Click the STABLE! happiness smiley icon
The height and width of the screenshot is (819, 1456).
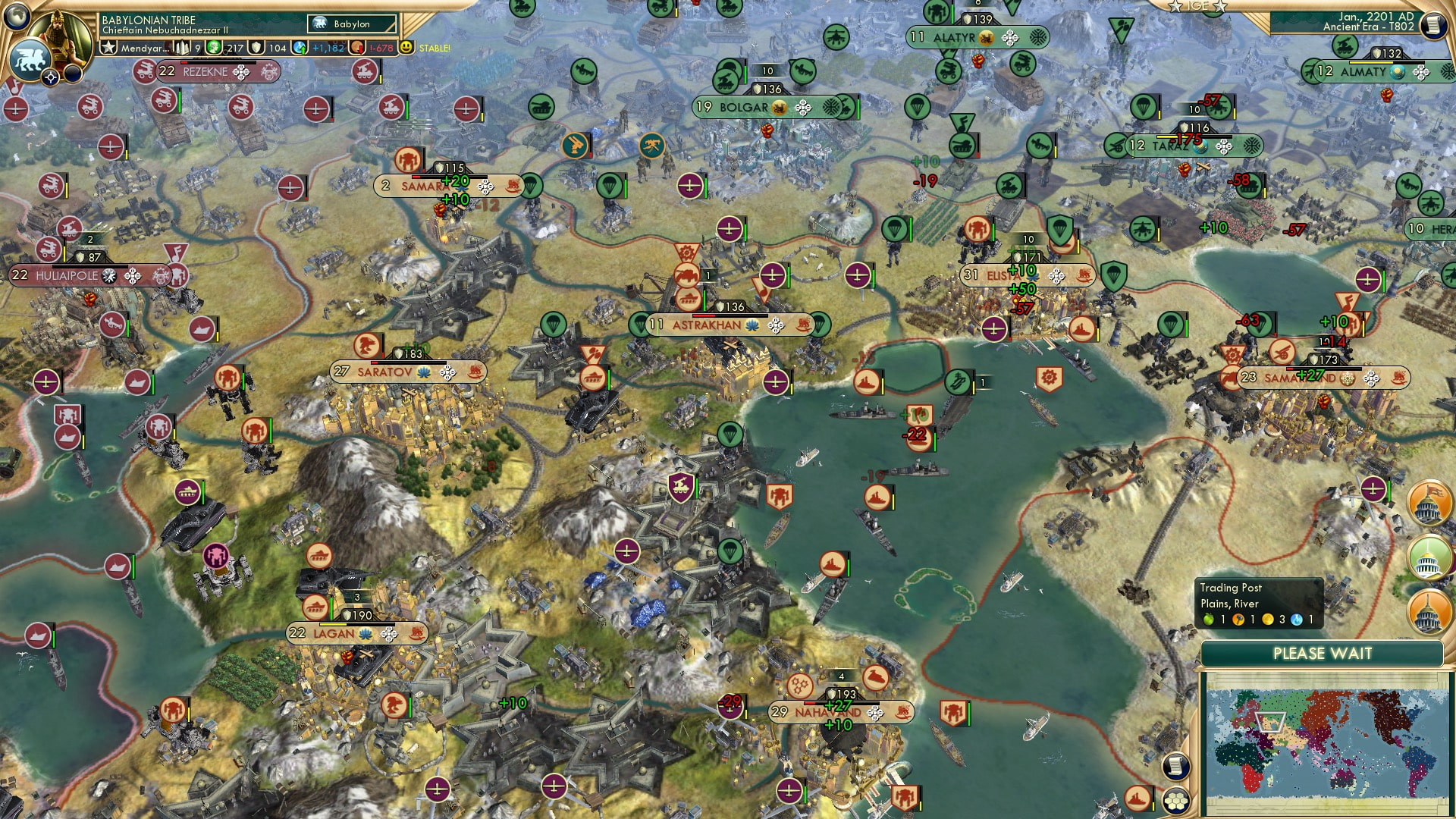[408, 47]
